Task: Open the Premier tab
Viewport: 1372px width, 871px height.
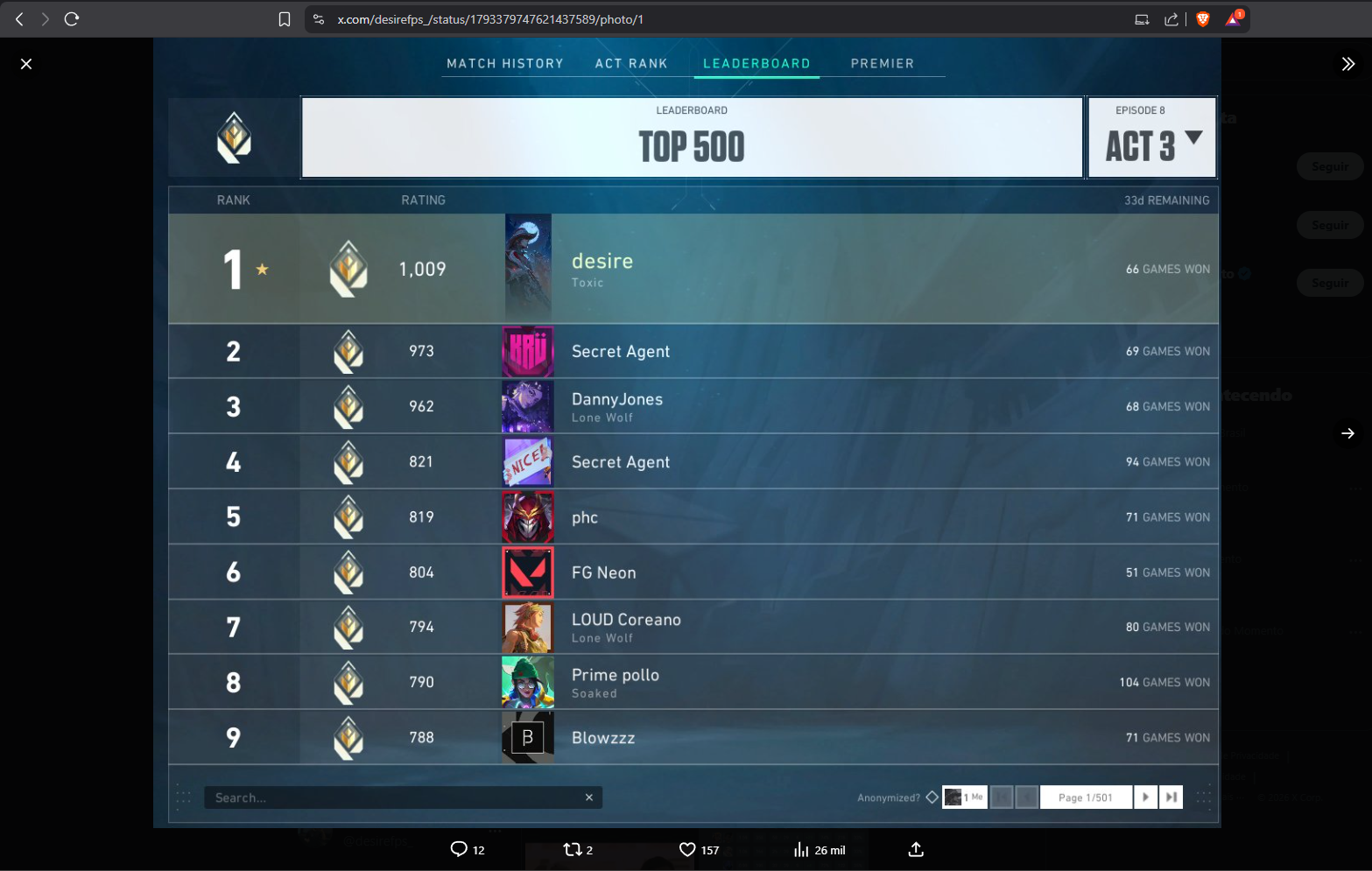Action: (x=882, y=63)
